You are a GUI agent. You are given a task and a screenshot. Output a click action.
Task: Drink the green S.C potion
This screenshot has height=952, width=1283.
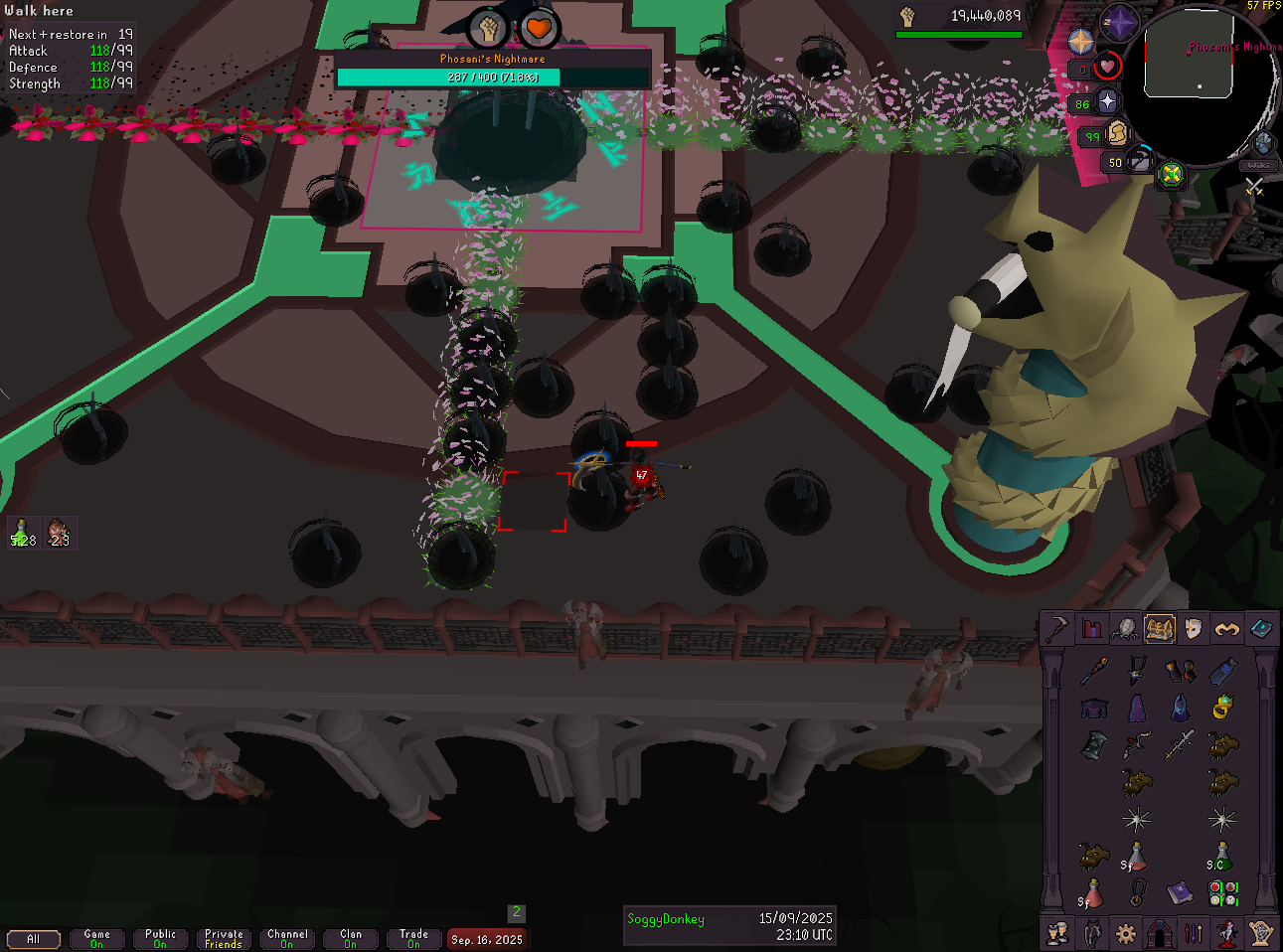1221,856
